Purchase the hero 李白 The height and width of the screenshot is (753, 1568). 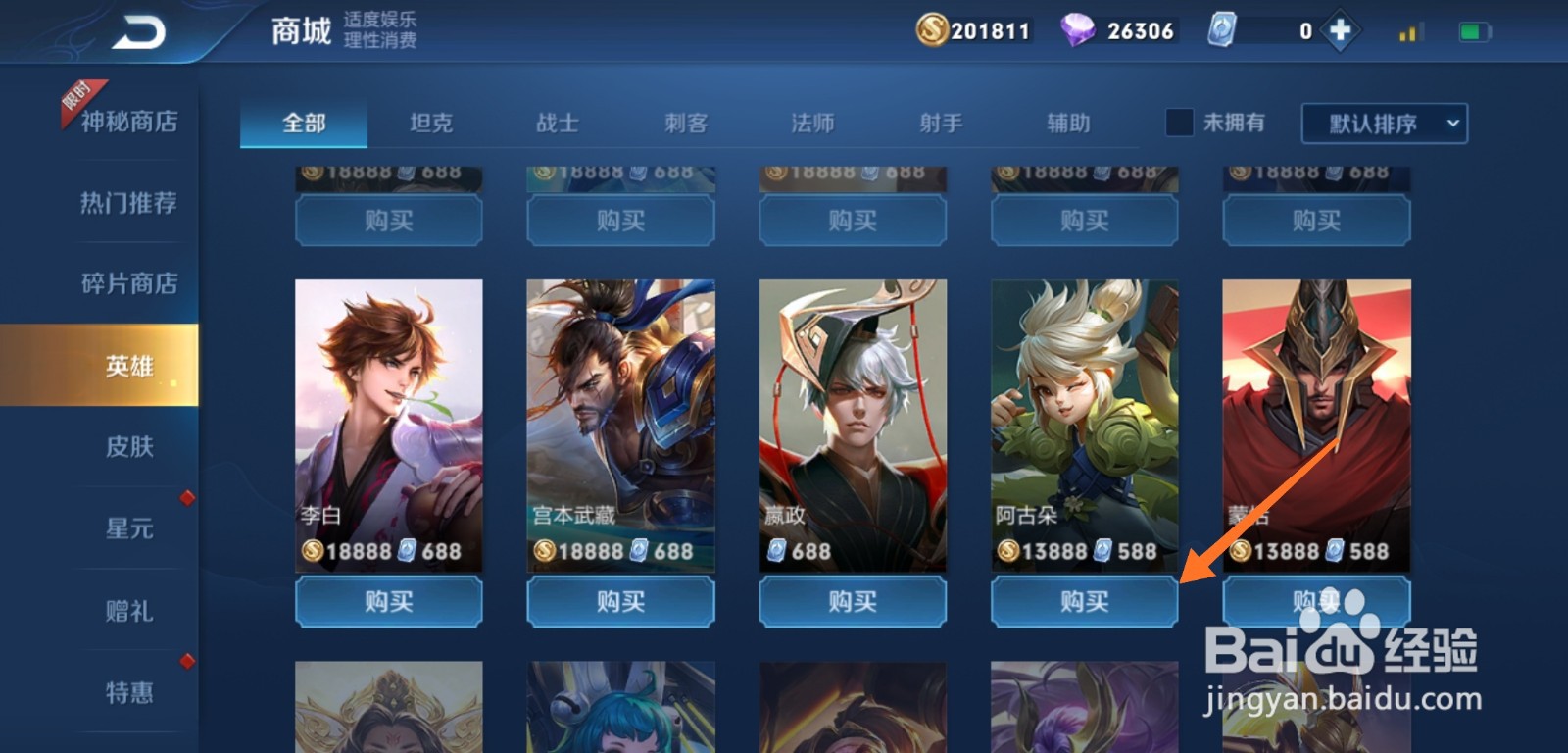pyautogui.click(x=388, y=602)
